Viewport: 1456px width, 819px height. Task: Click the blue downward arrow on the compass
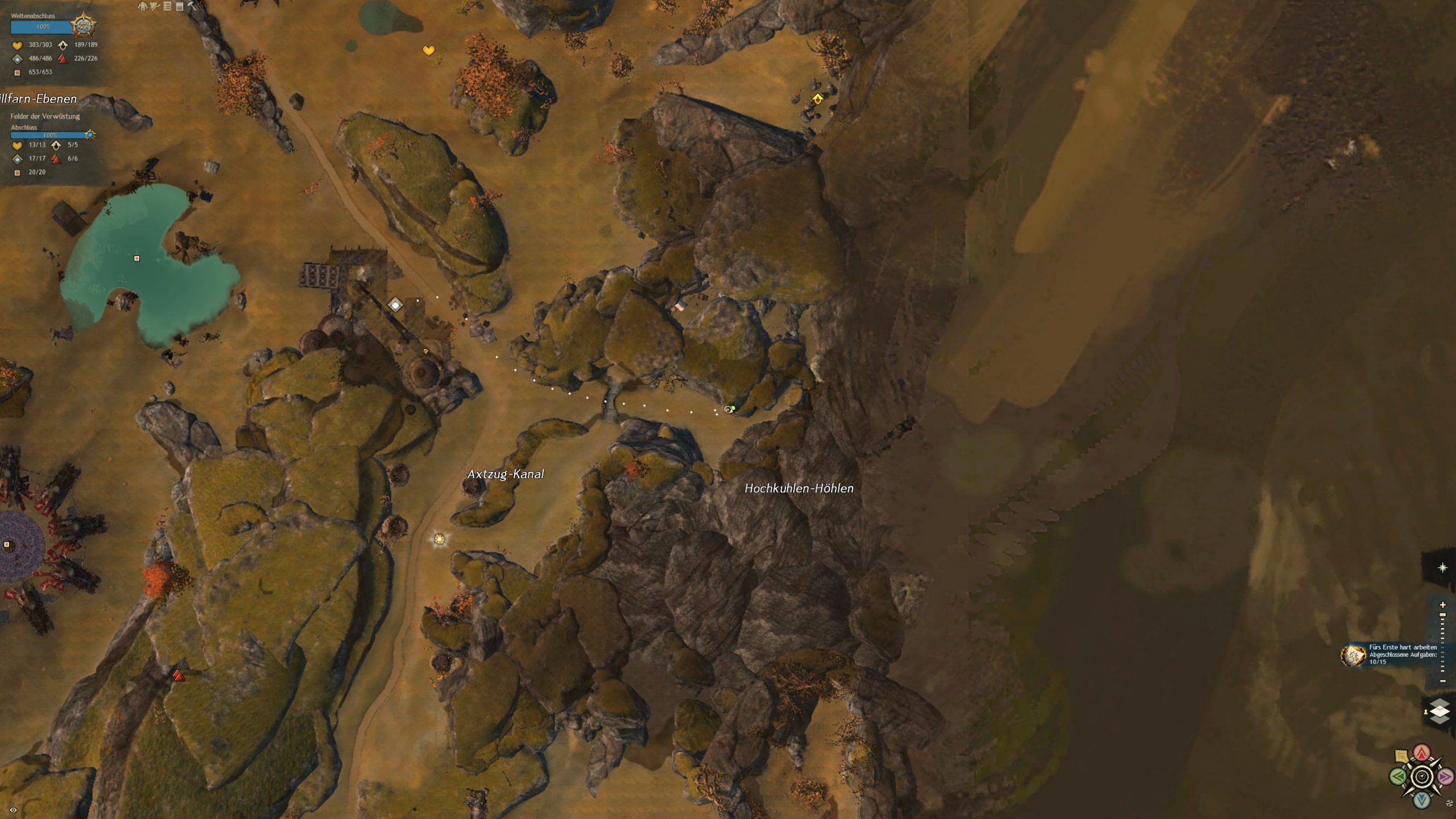[x=1422, y=800]
